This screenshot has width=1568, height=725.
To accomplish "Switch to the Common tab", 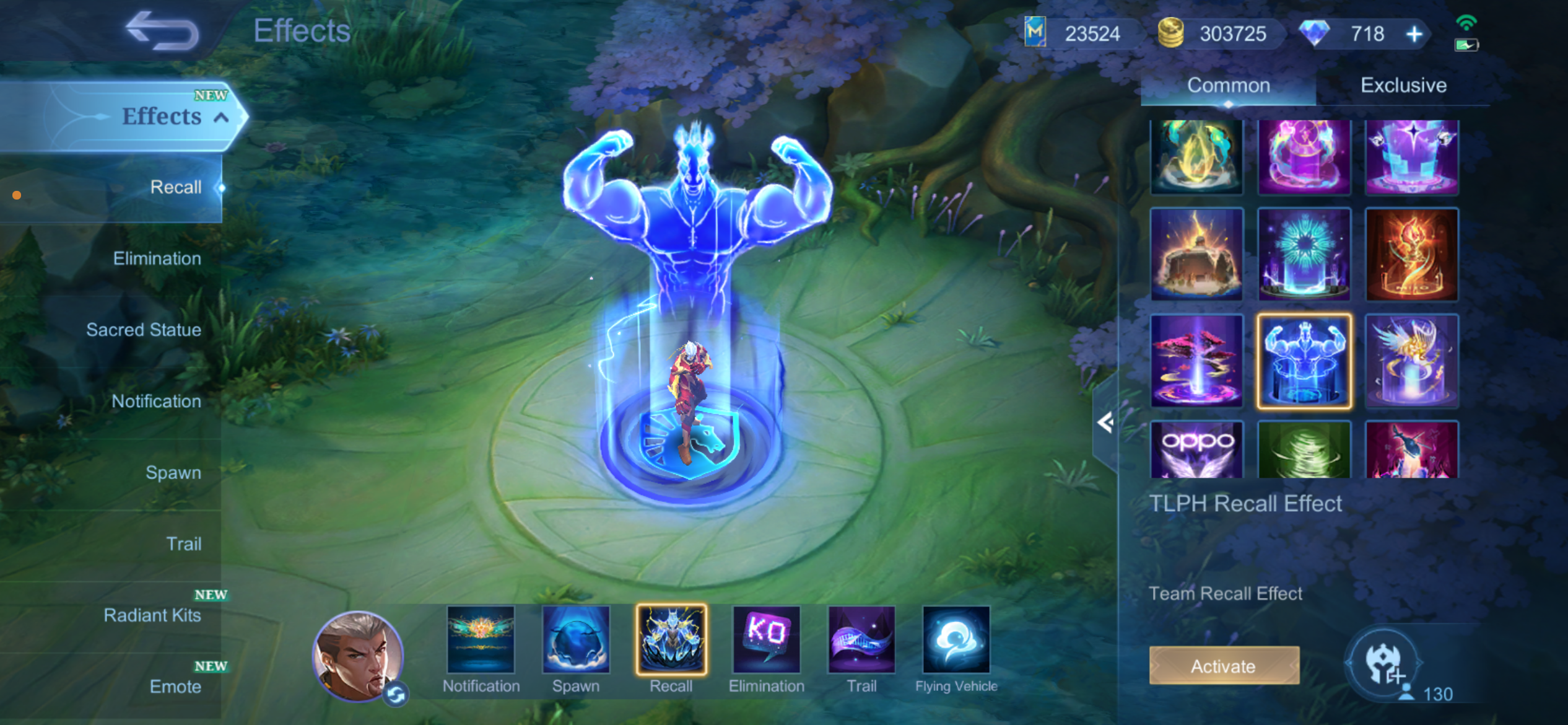I will coord(1228,86).
